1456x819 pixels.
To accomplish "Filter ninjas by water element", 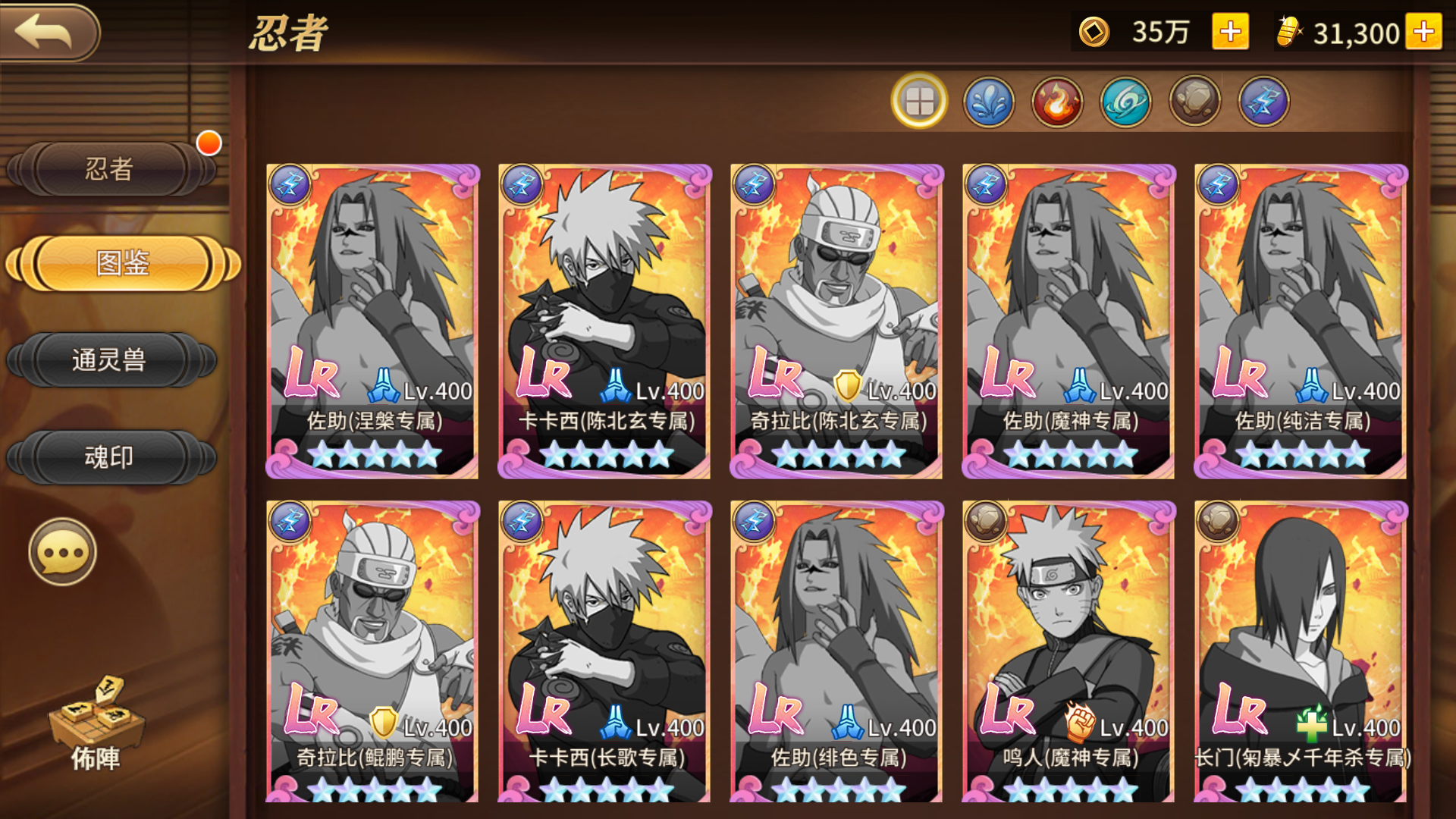I will (988, 101).
